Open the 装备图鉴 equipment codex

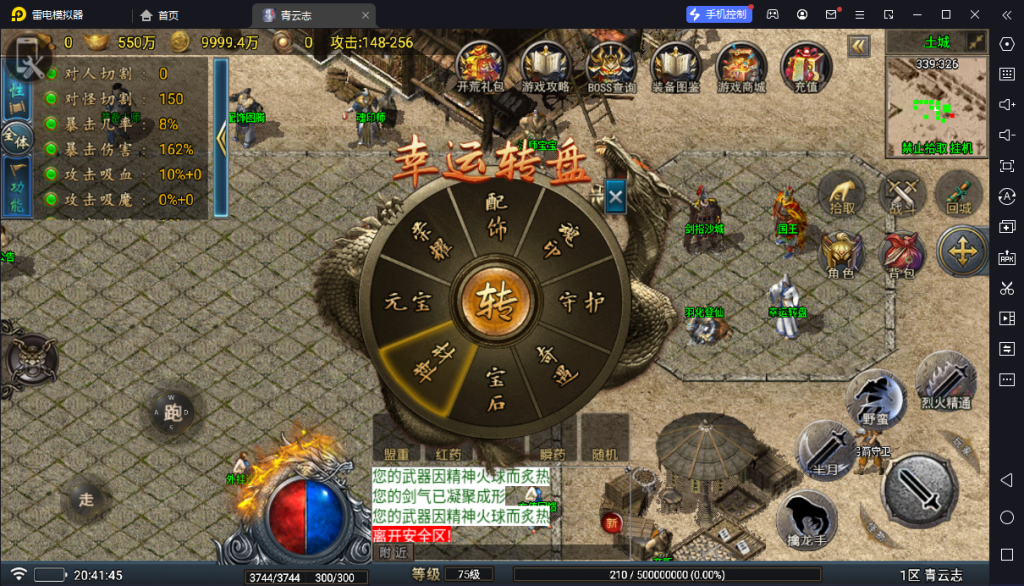[676, 68]
